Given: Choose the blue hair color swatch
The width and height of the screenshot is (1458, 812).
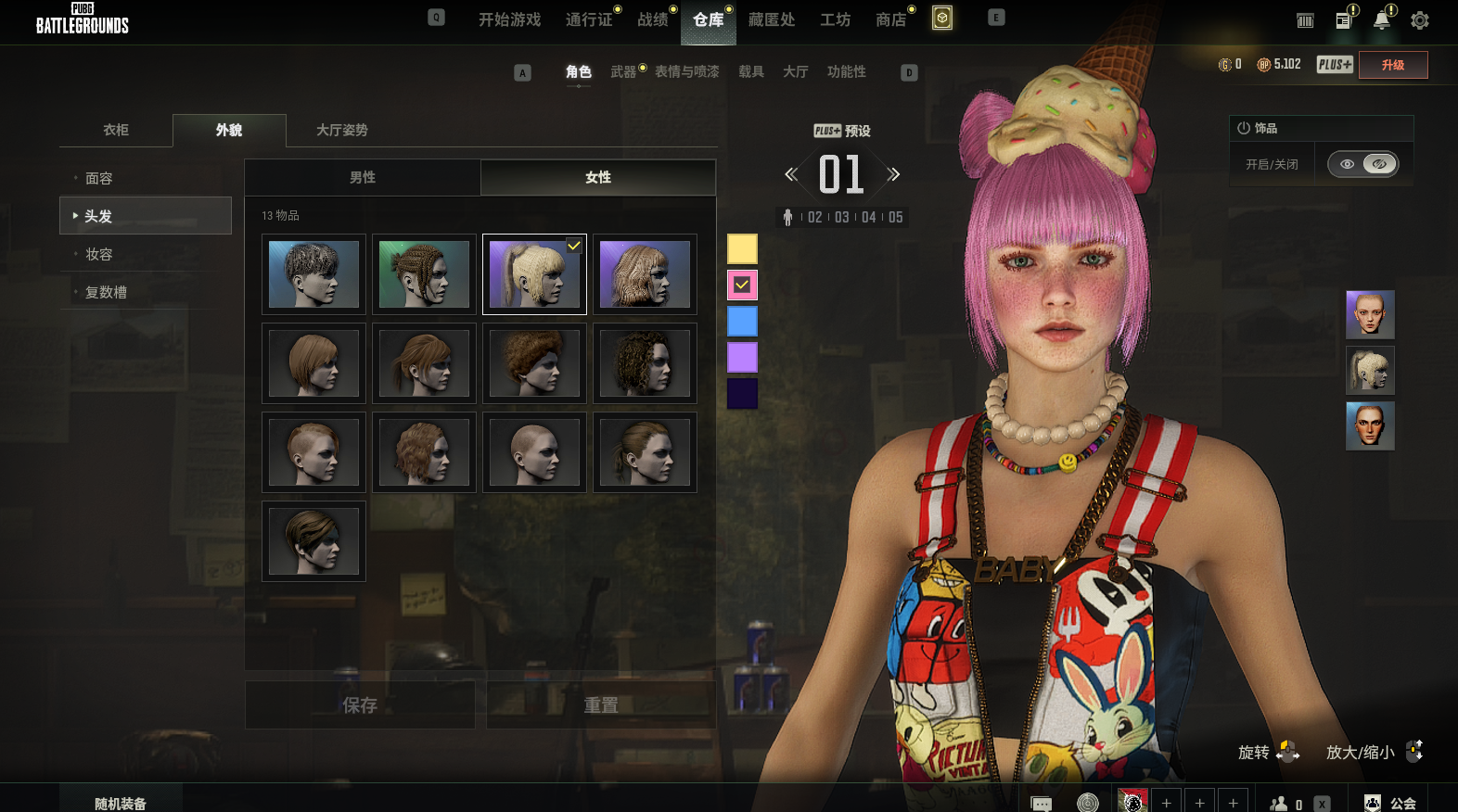Looking at the screenshot, I should [742, 322].
